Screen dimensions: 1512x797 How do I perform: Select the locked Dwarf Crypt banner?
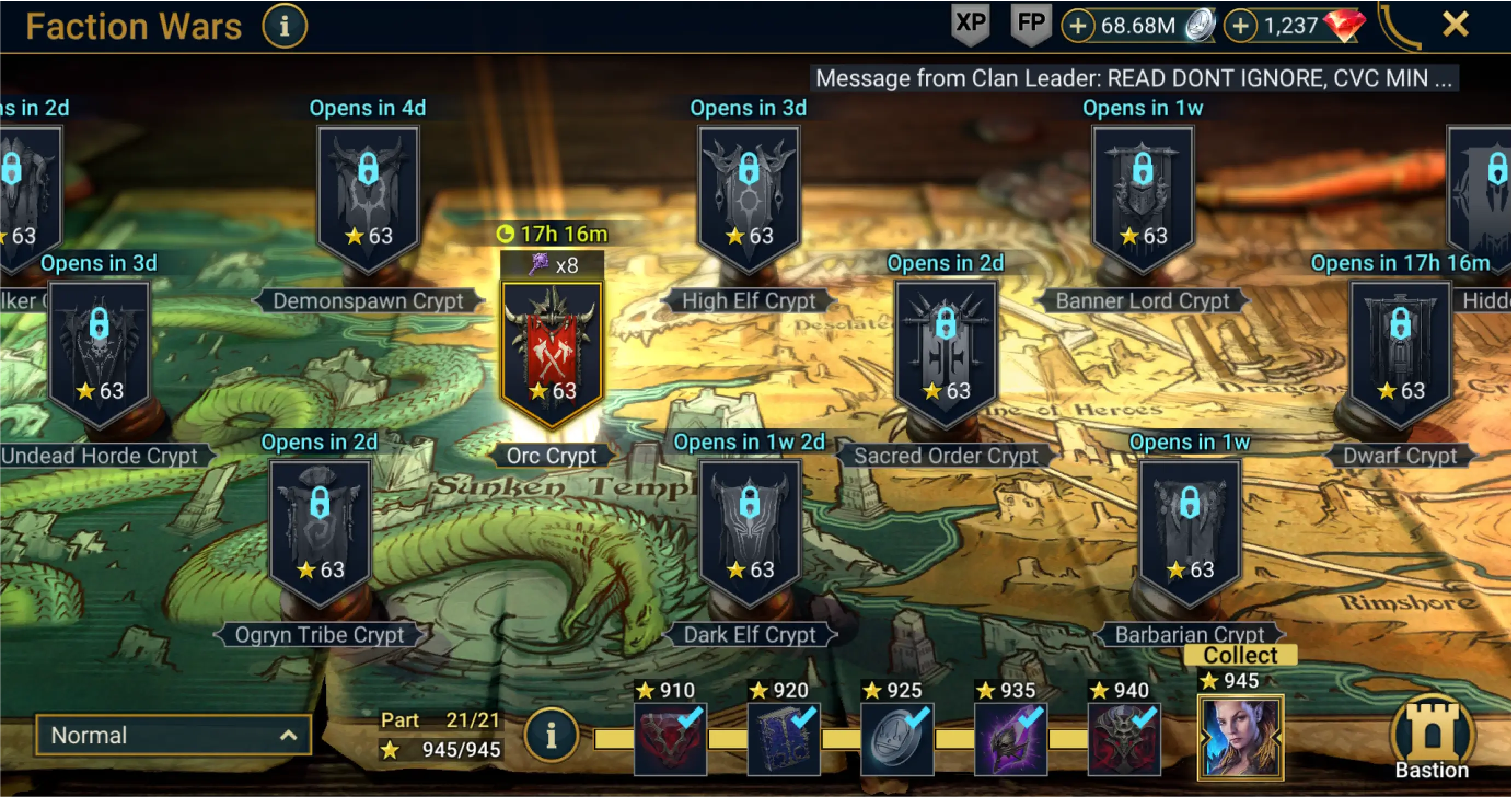1400,352
